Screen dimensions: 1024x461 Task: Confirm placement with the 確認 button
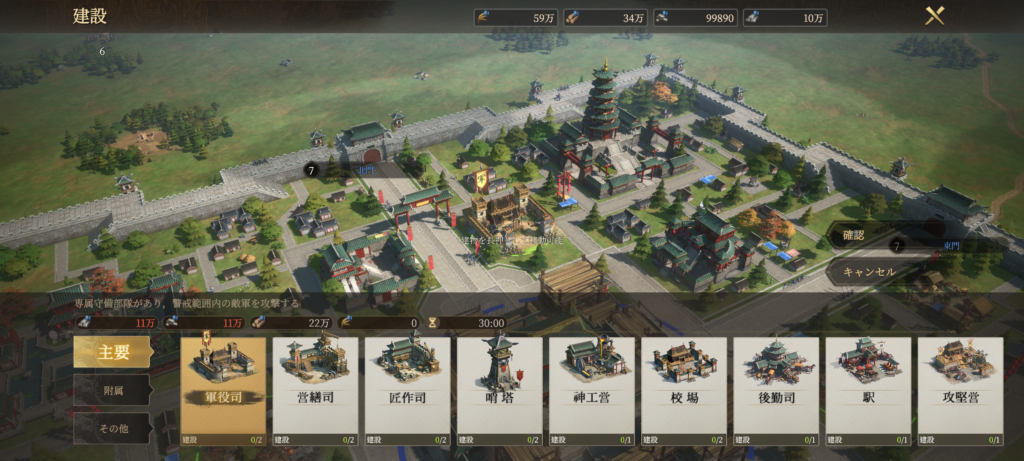click(868, 237)
